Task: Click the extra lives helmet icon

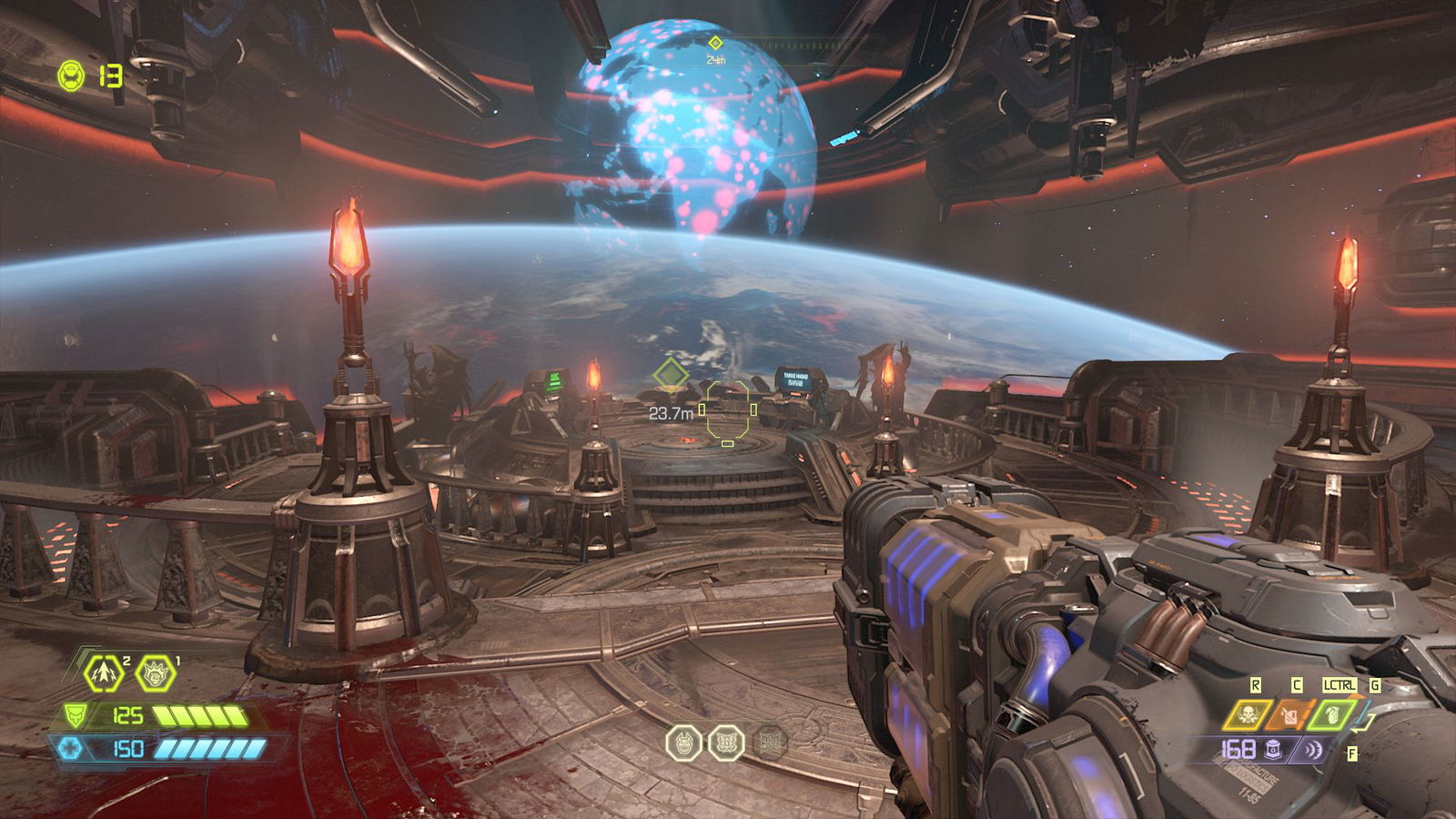Action: 71,76
